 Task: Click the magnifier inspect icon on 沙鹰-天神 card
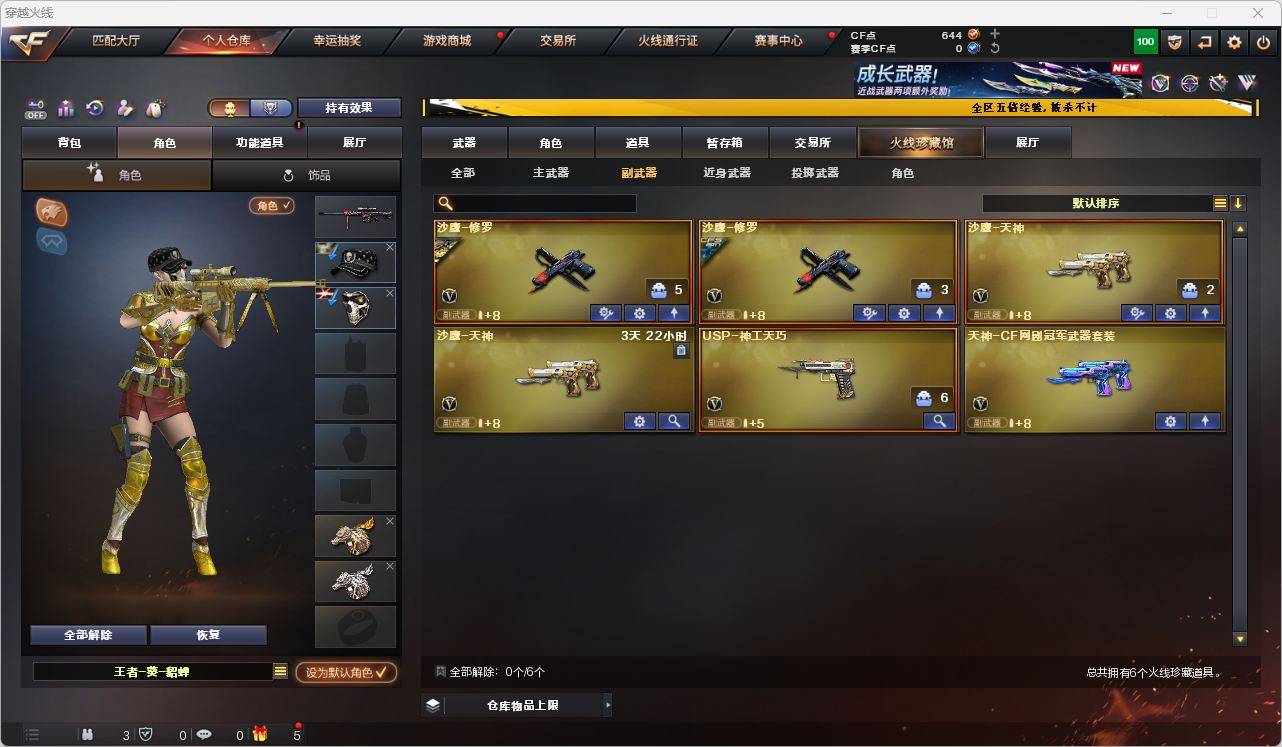click(x=674, y=421)
